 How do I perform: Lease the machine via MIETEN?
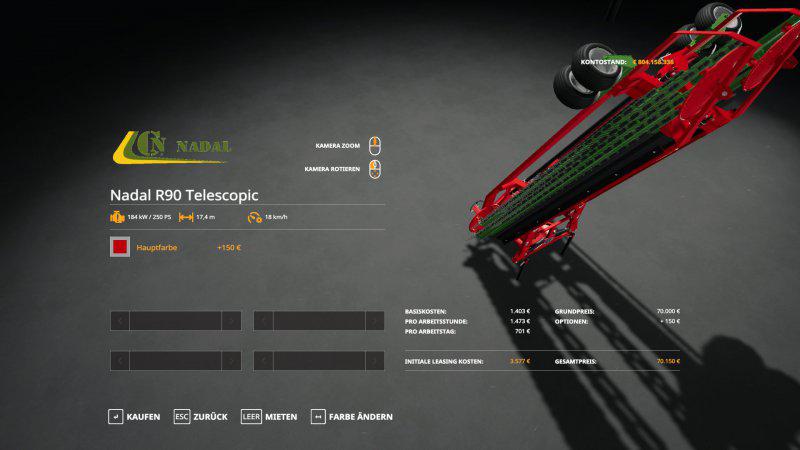tap(270, 416)
